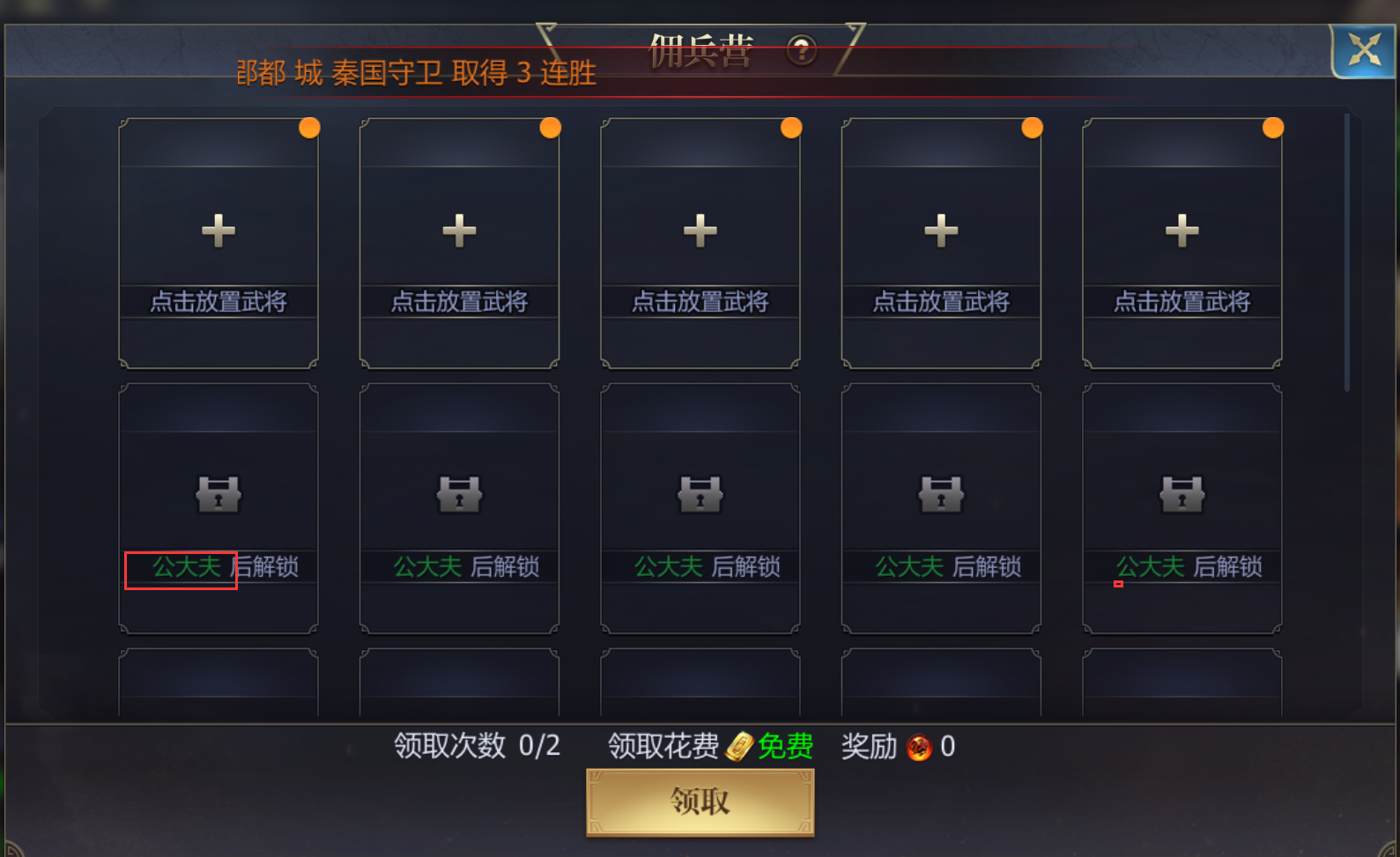Viewport: 1400px width, 857px height.
Task: Toggle the orange dot on the first card
Action: click(x=309, y=127)
